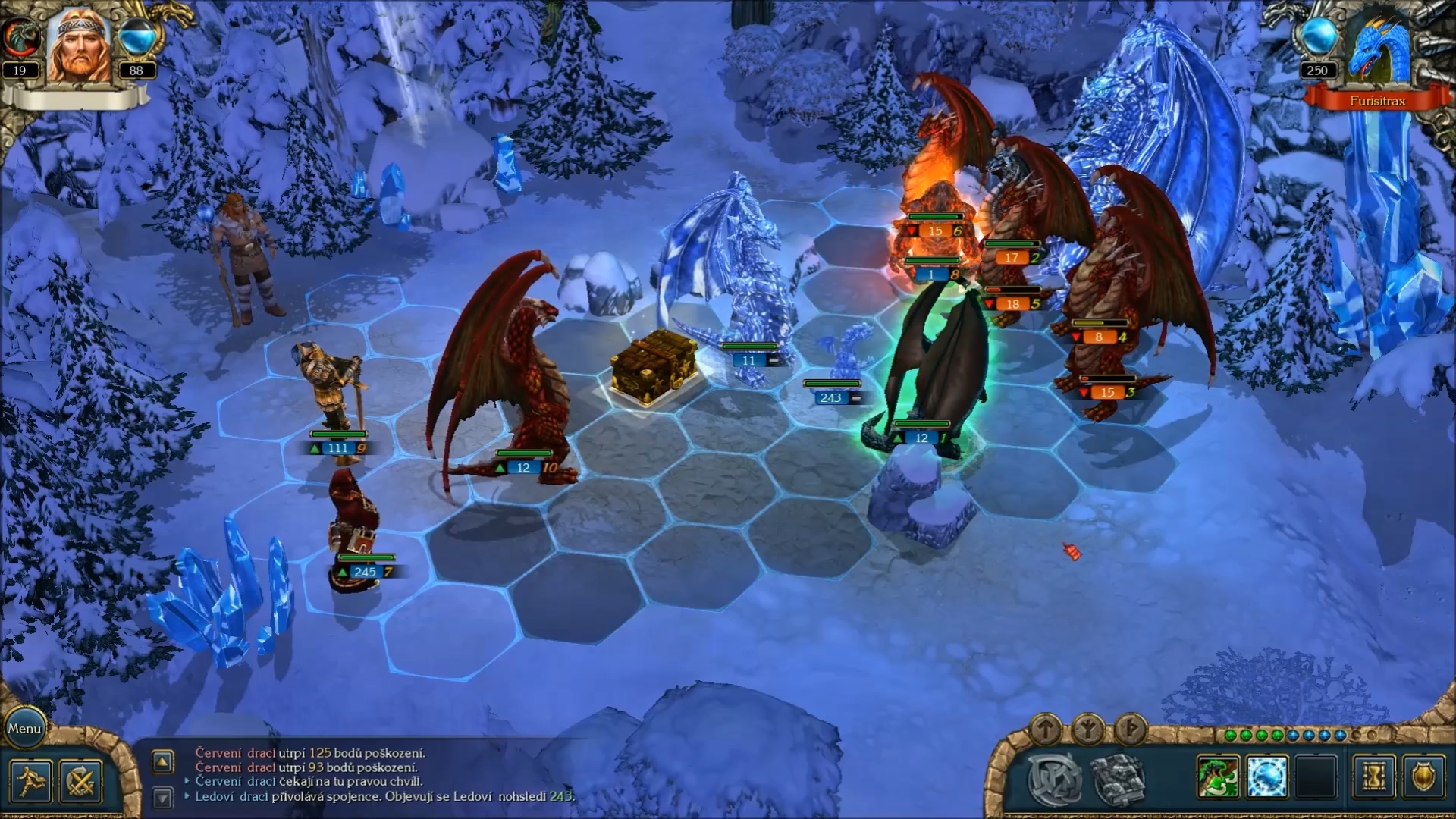Select the upward arrow rune stone
1456x819 pixels.
tap(1046, 729)
